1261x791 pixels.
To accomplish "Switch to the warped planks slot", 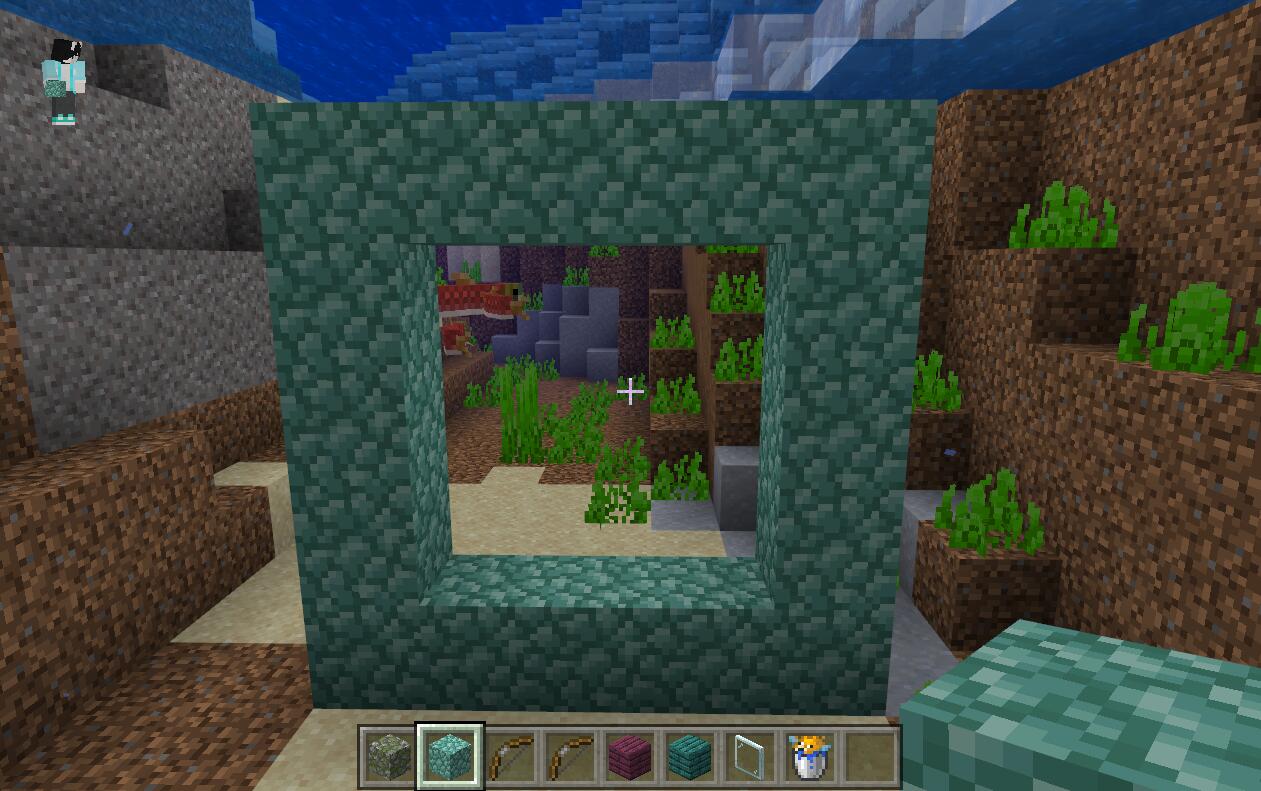I will pos(690,757).
